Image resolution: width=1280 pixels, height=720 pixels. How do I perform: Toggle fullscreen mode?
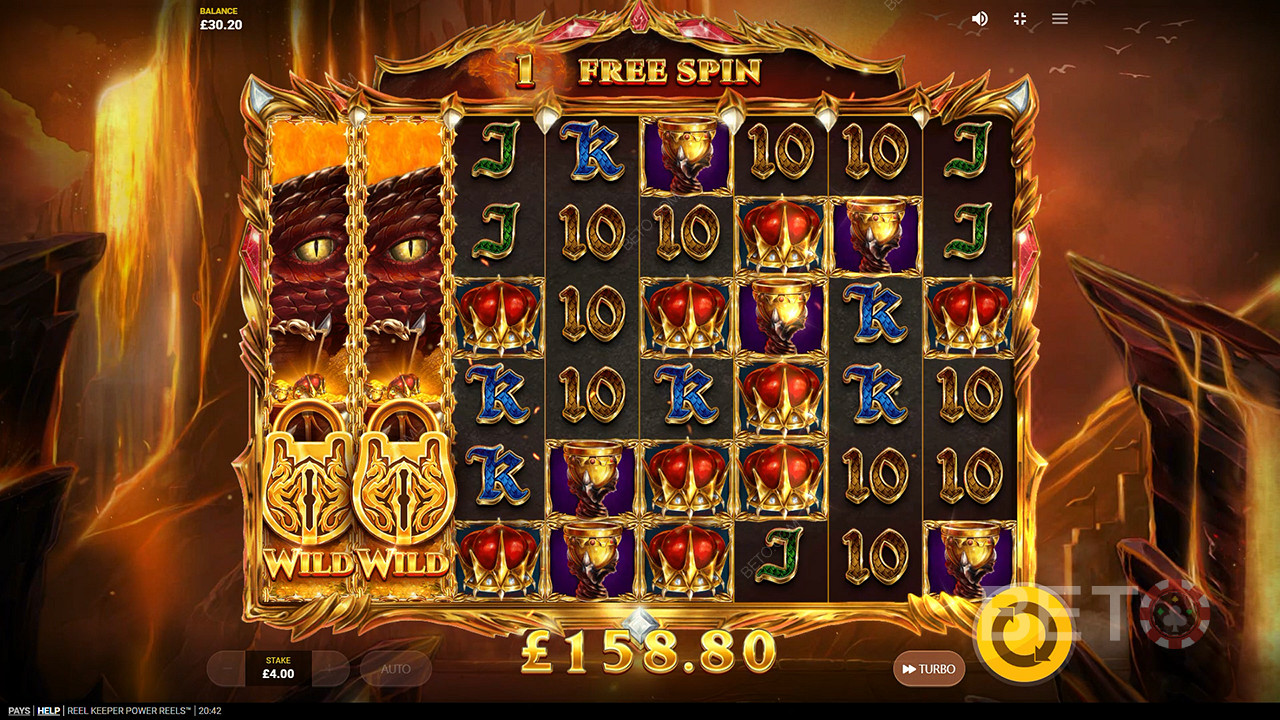(1020, 19)
